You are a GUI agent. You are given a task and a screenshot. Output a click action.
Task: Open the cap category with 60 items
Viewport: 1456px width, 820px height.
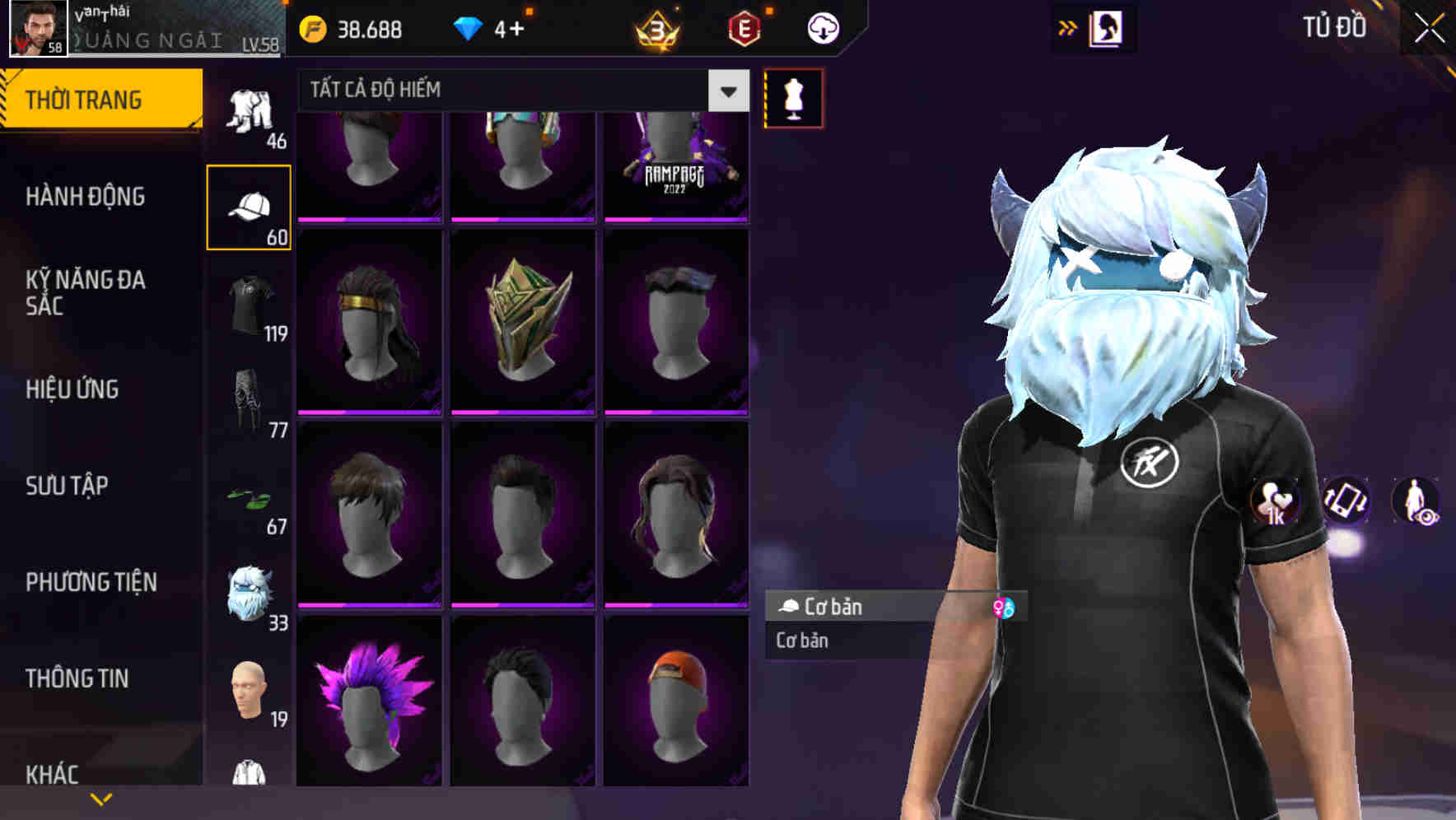click(250, 206)
